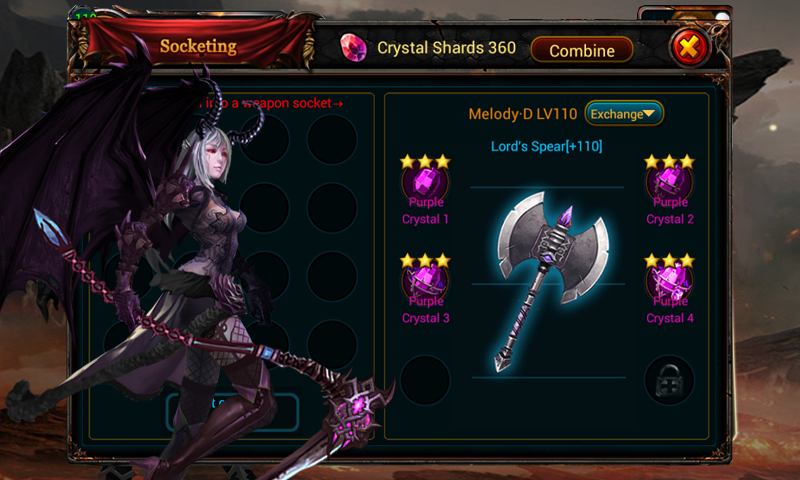Select the Purple Crystal 4 socket
Viewport: 800px width, 480px height.
click(669, 281)
